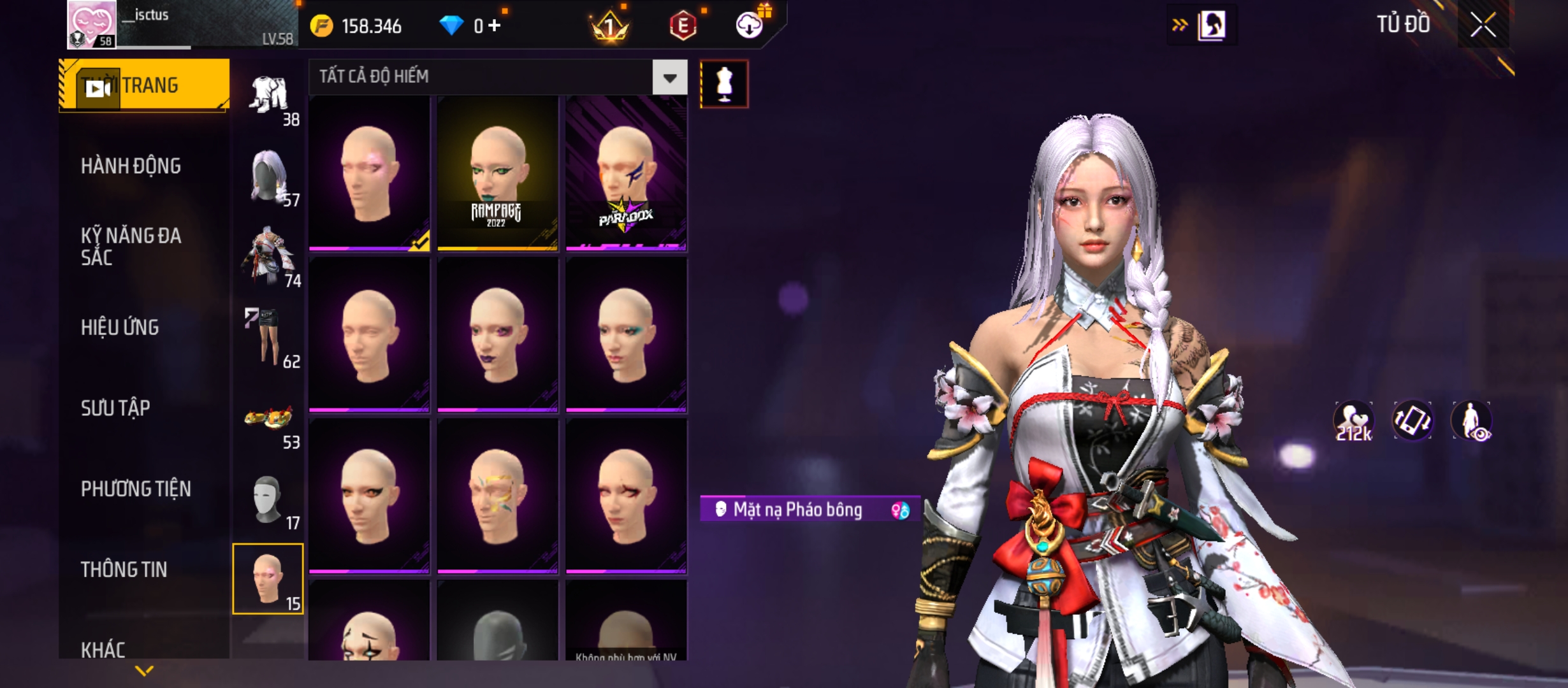Choose the Paradox face paint item
Image resolution: width=1568 pixels, height=688 pixels.
coord(626,173)
